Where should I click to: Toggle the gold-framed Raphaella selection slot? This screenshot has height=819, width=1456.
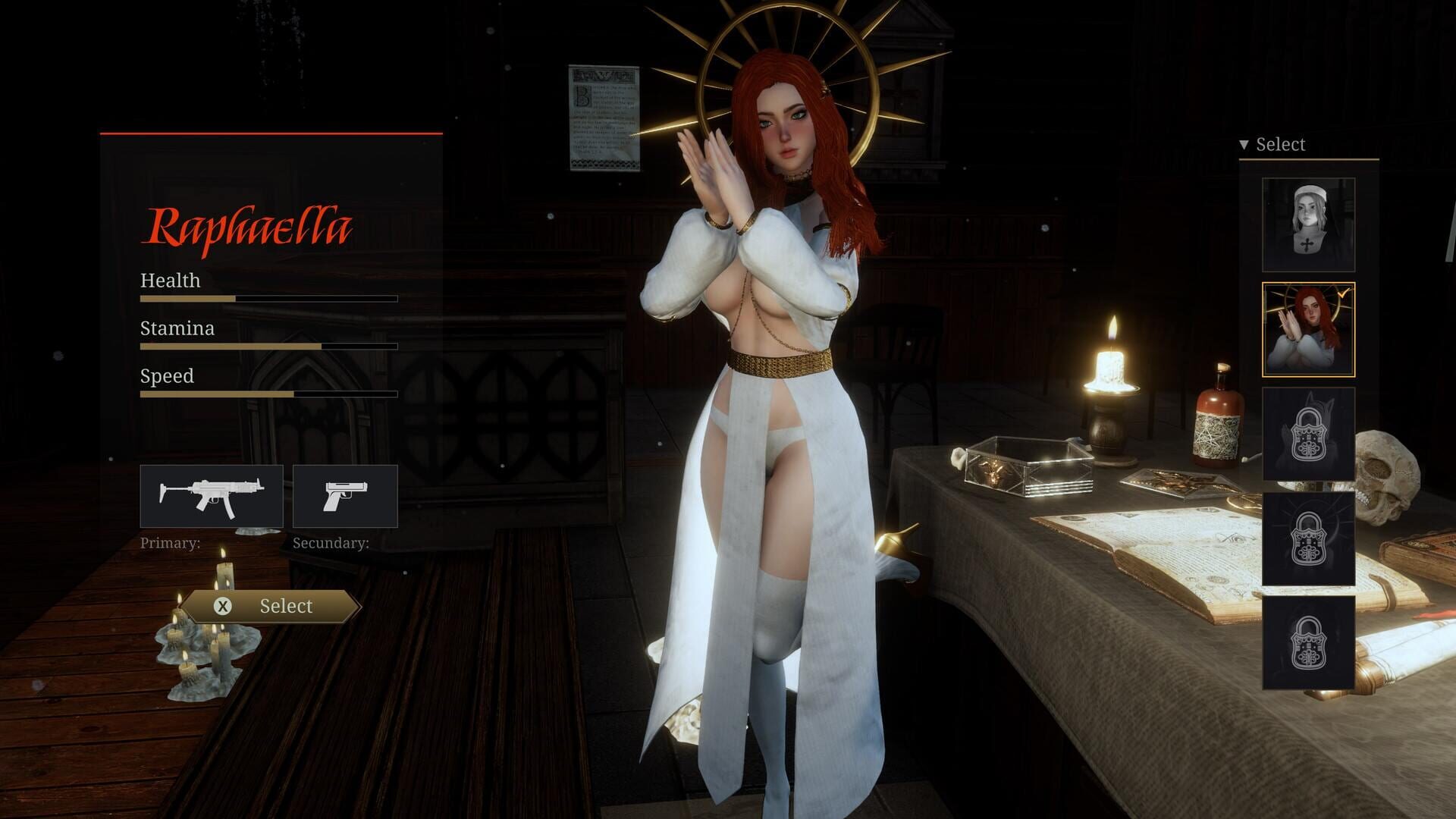coord(1308,330)
